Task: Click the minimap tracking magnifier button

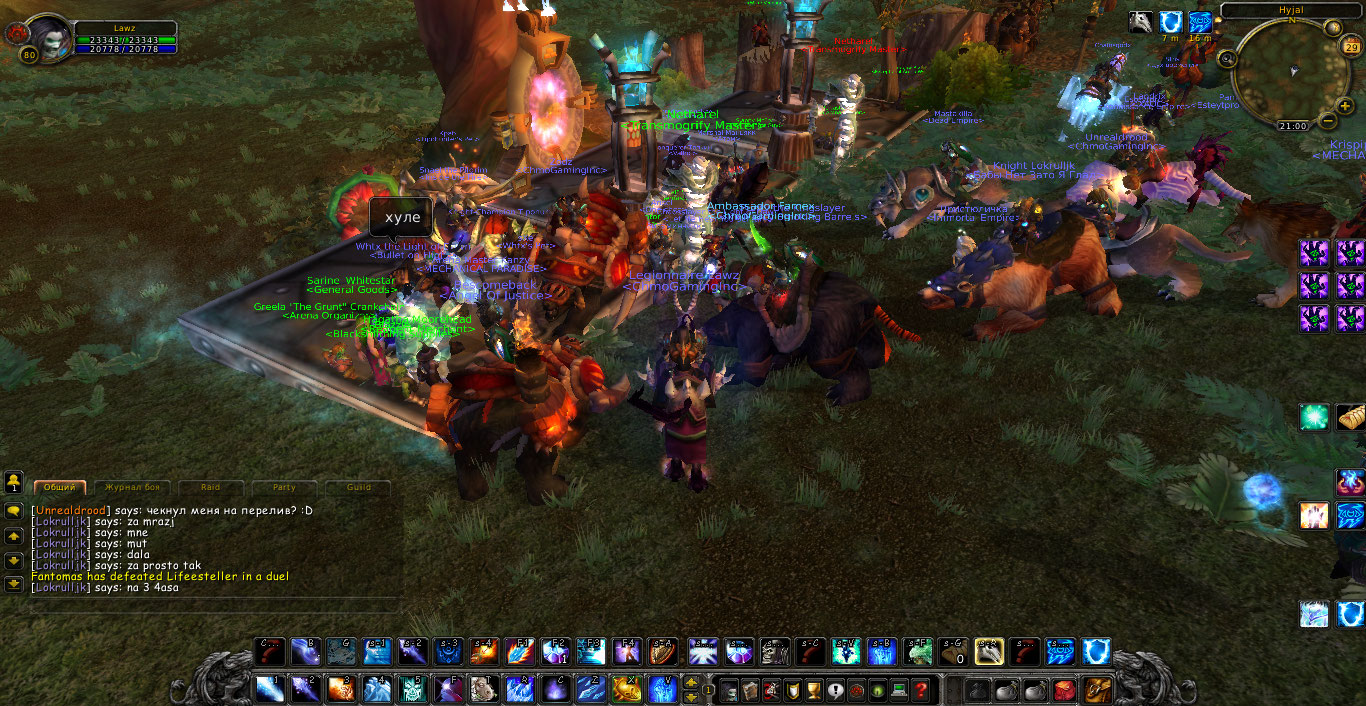Action: (1228, 58)
